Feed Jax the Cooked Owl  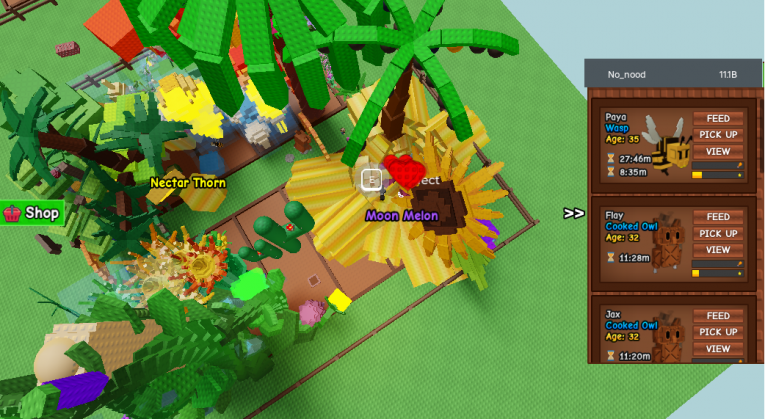coord(718,315)
